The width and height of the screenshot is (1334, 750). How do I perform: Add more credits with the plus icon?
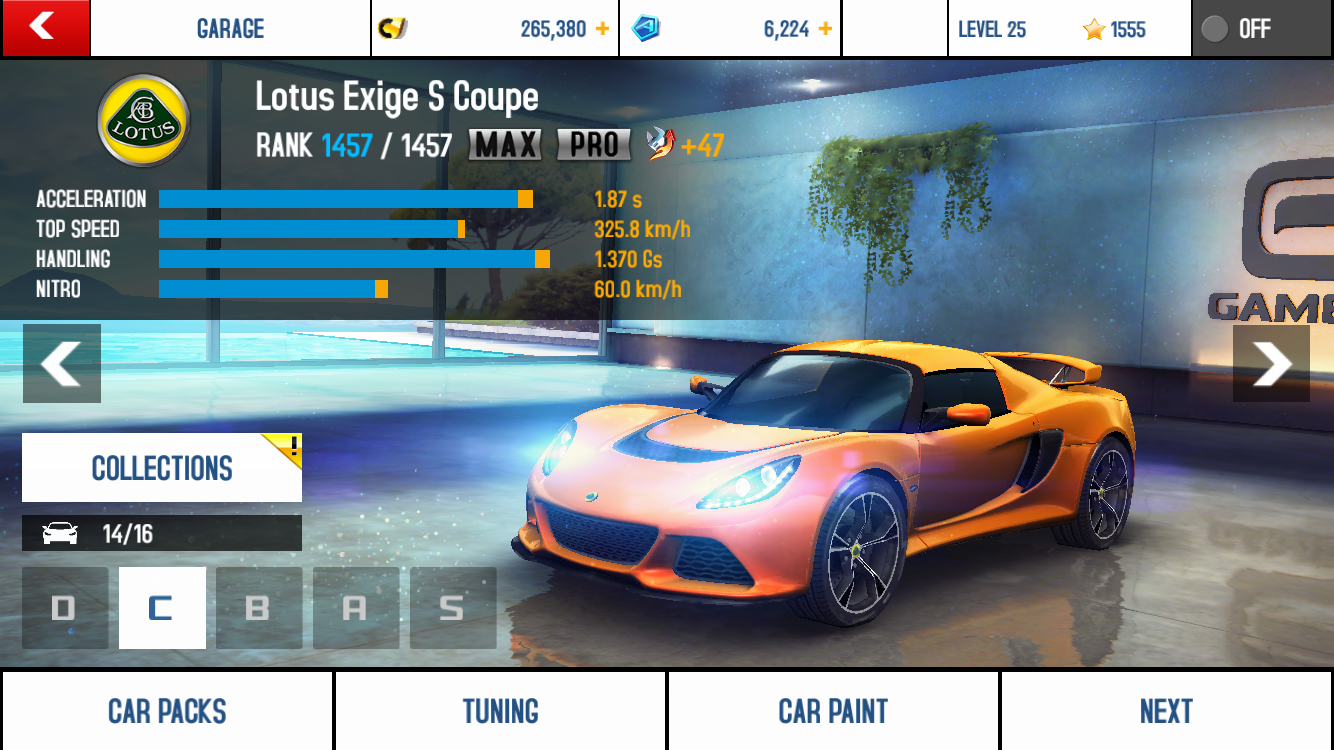click(602, 29)
